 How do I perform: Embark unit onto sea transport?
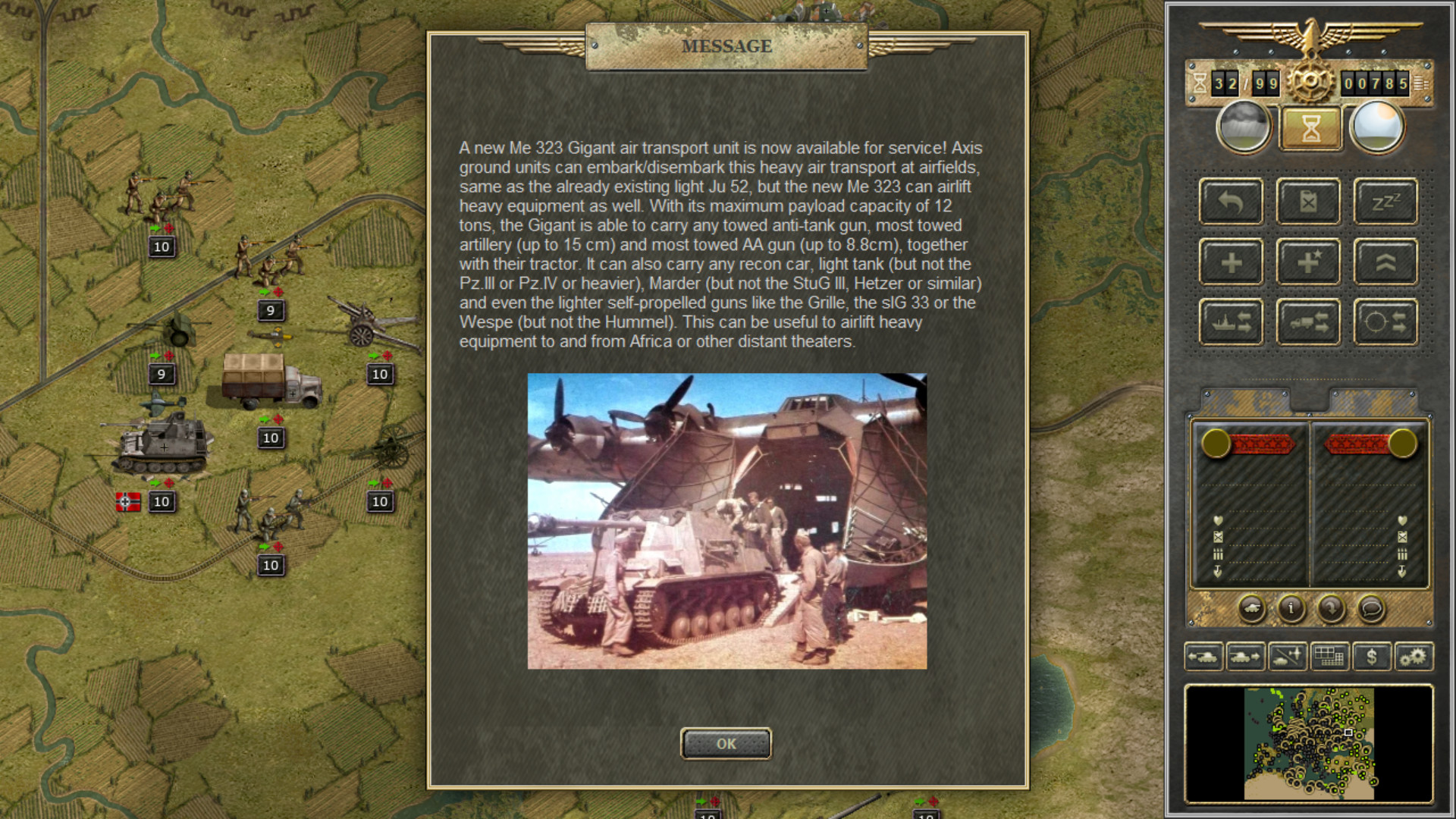pyautogui.click(x=1231, y=321)
